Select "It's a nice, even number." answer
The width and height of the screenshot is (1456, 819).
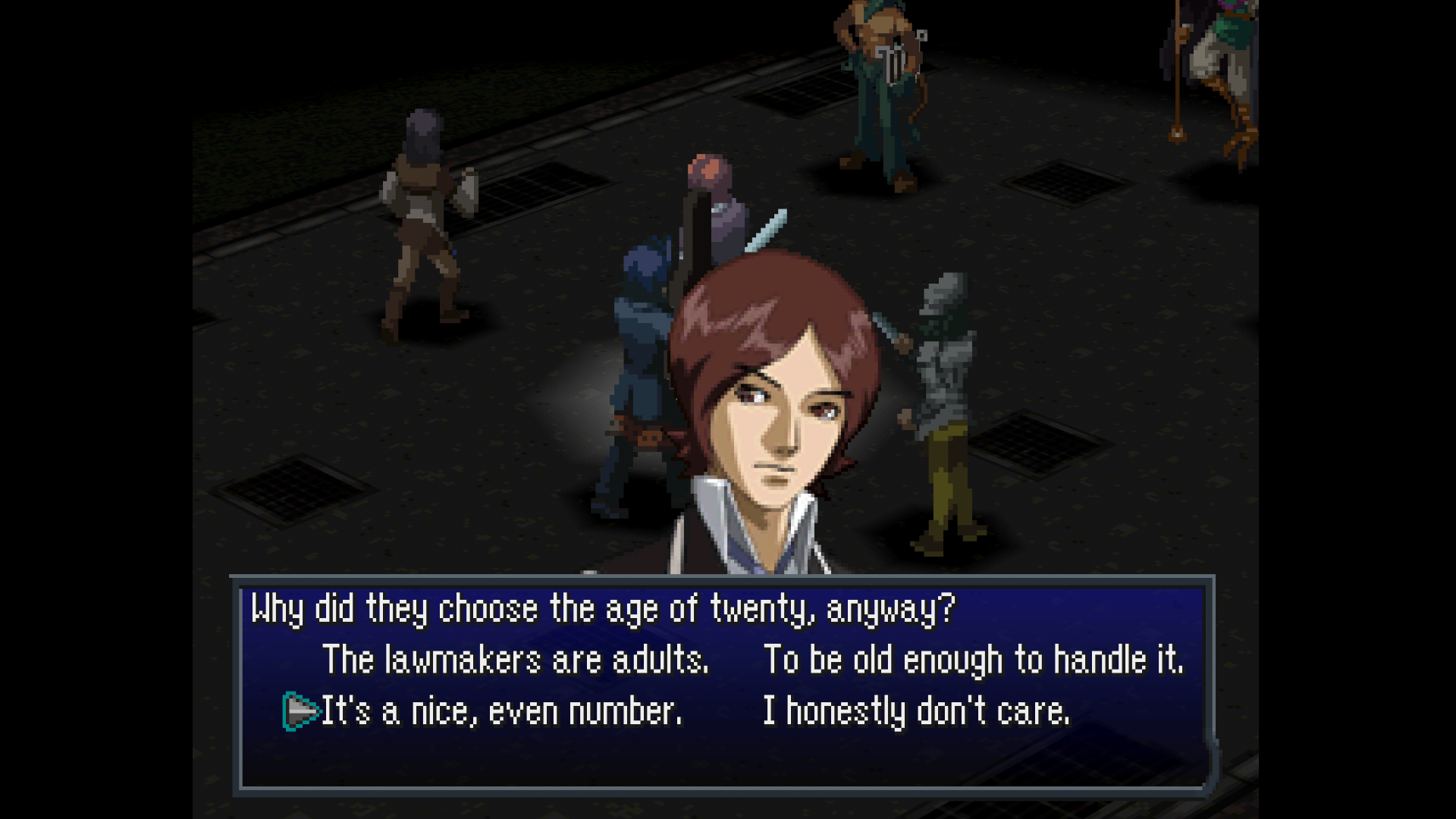501,711
